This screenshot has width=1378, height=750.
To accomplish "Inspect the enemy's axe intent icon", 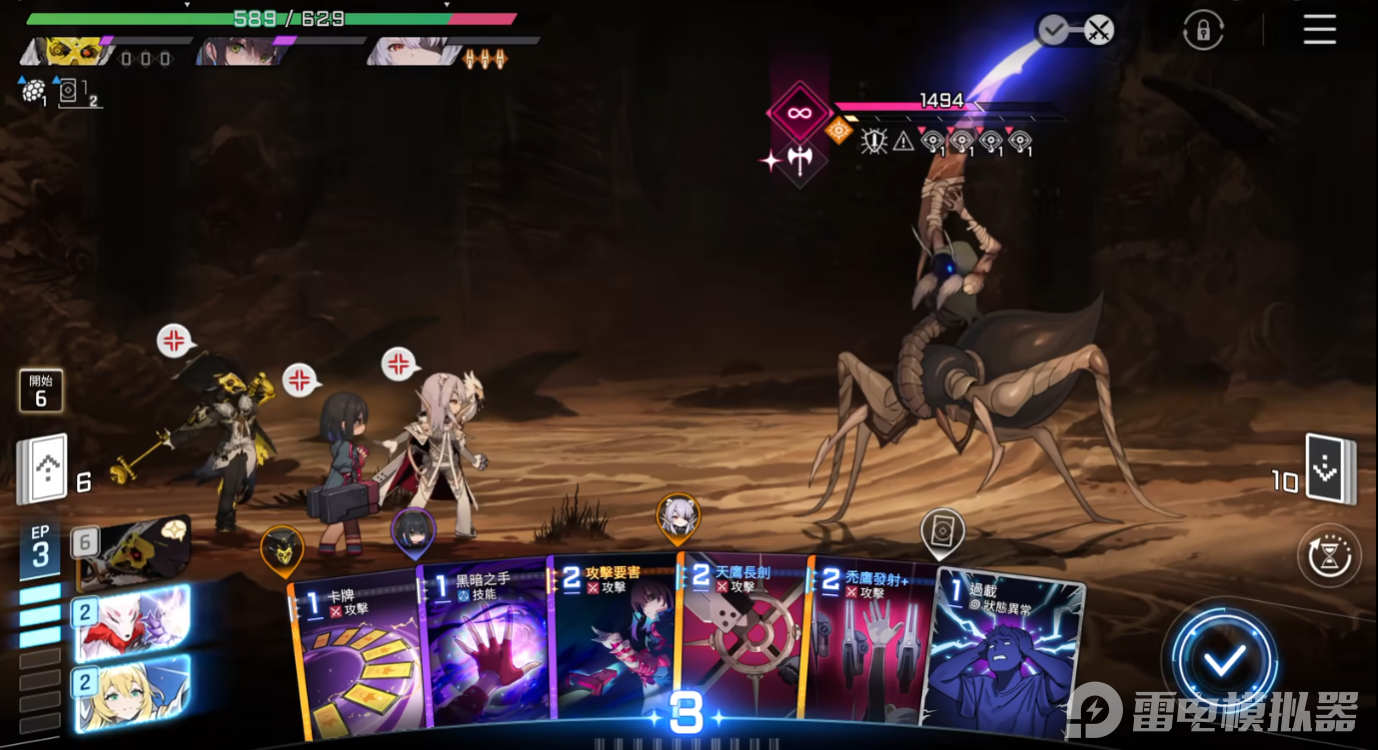I will 800,160.
